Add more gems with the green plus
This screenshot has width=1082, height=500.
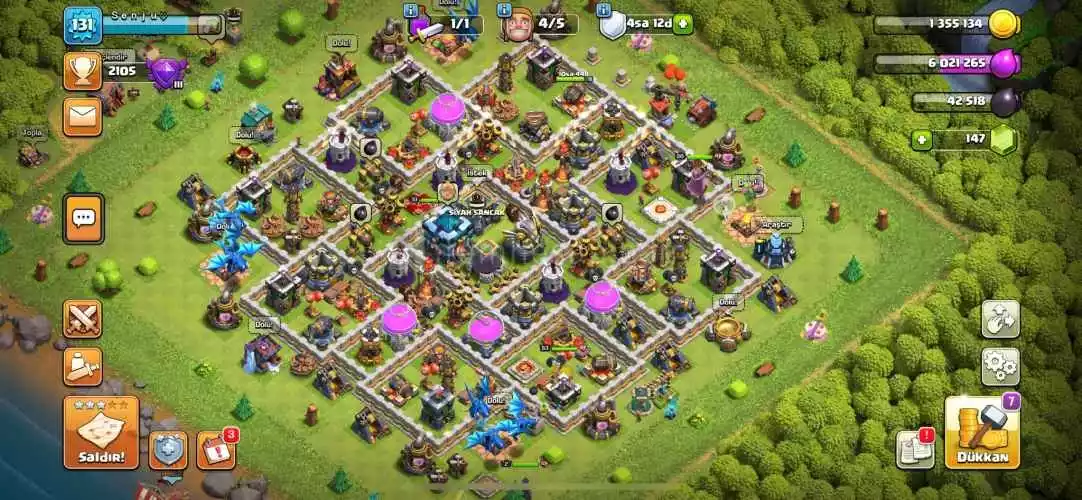point(923,140)
